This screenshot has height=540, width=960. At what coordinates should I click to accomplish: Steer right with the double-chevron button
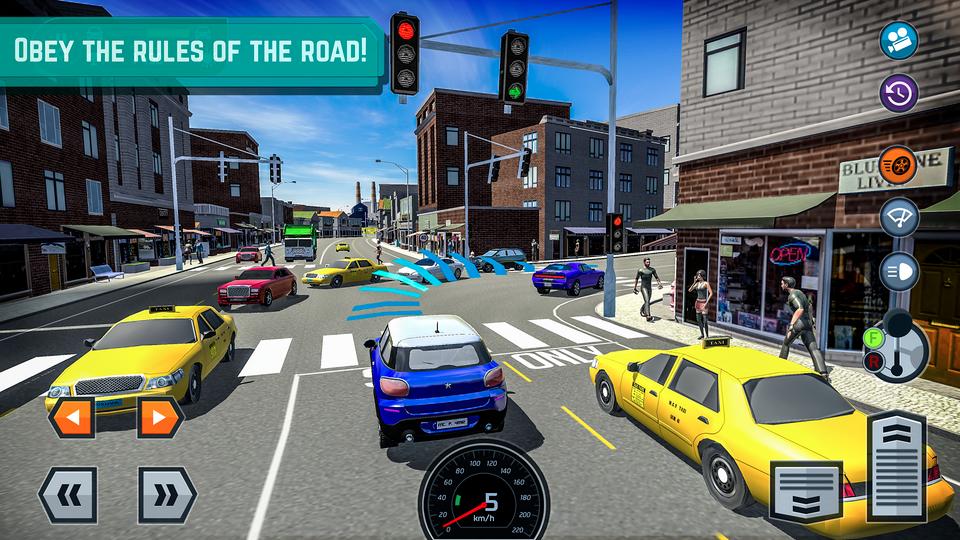click(167, 494)
